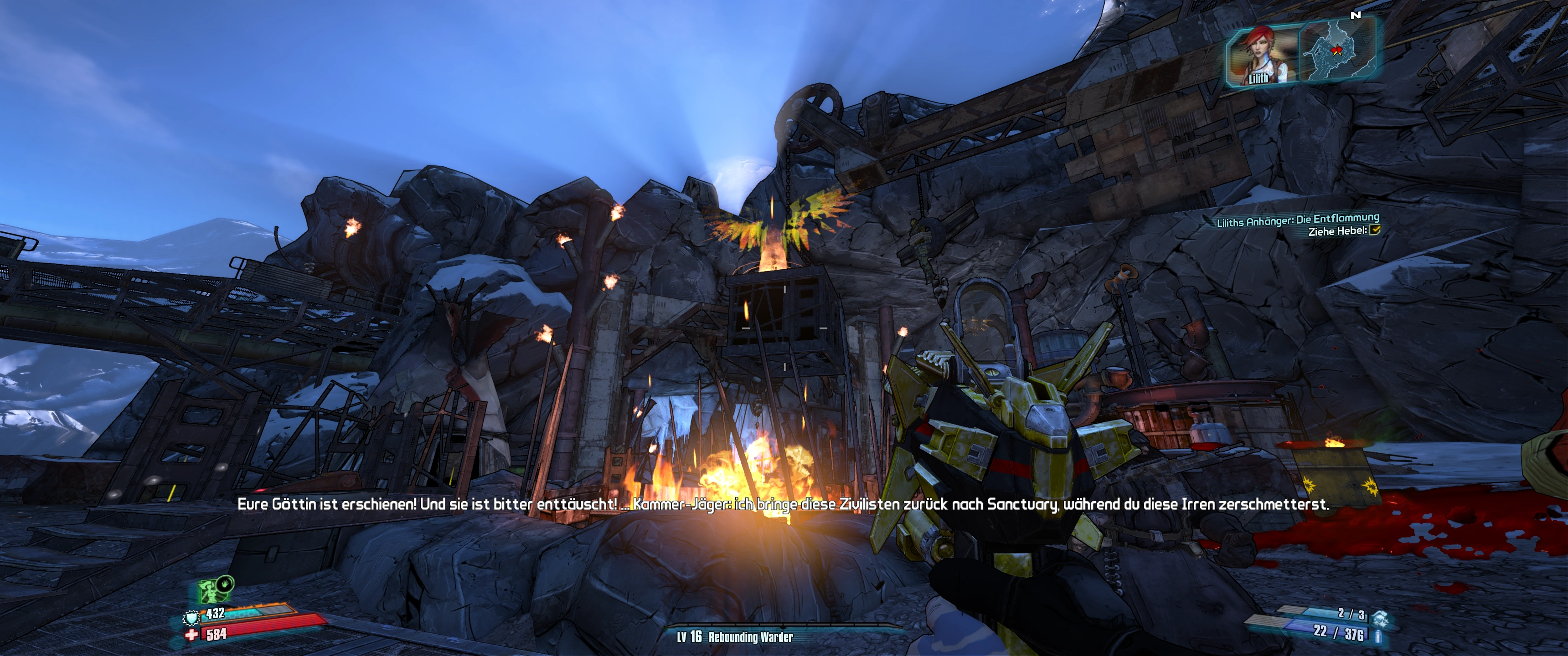Click the red health cross icon
1568x656 pixels.
(192, 635)
